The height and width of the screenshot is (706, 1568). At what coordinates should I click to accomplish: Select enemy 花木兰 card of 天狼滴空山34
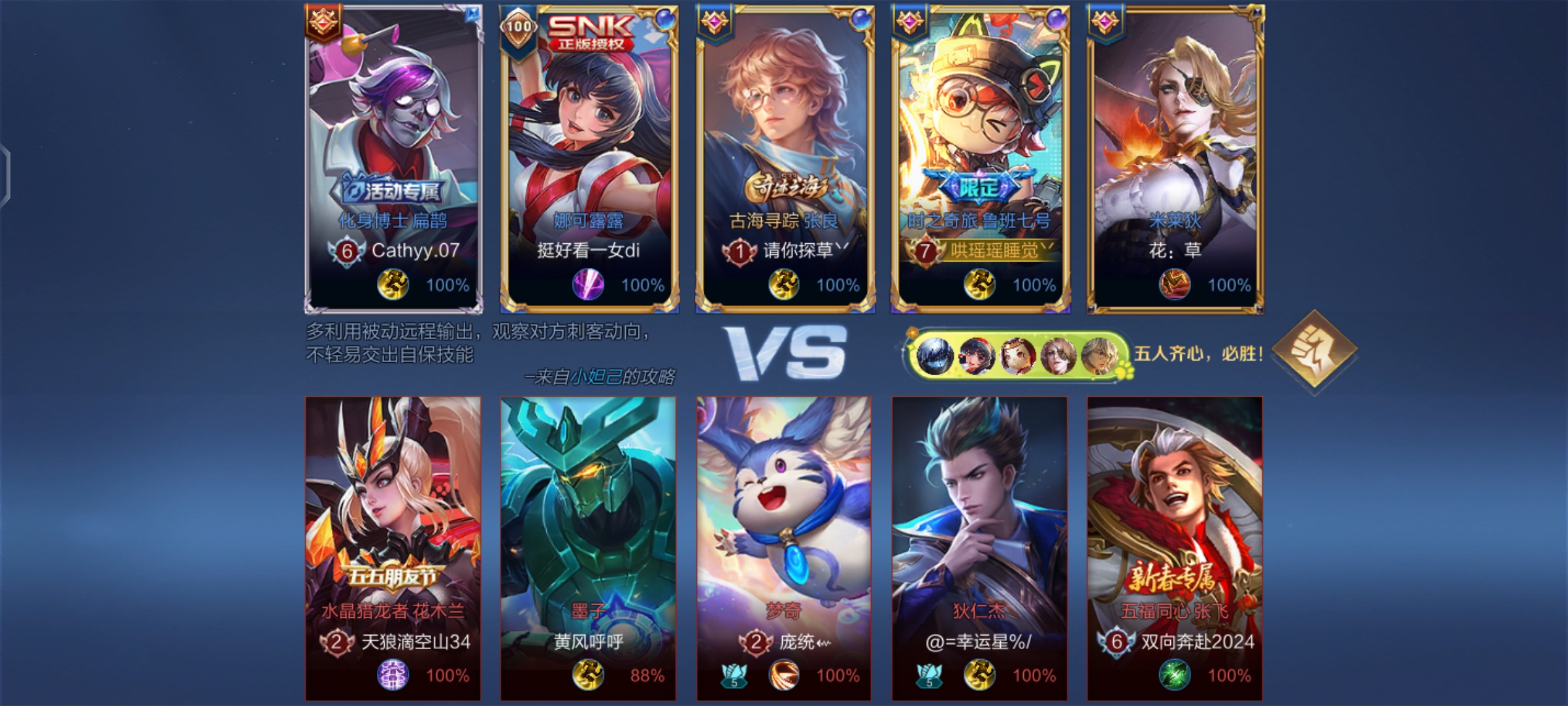[x=393, y=548]
